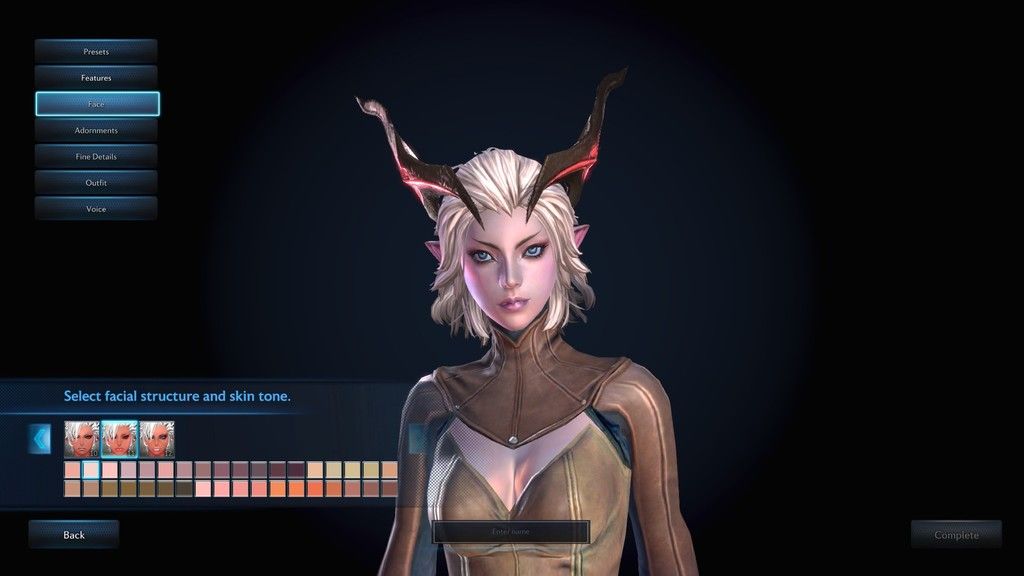This screenshot has height=576, width=1024.
Task: Open the Adornments category
Action: tap(96, 130)
